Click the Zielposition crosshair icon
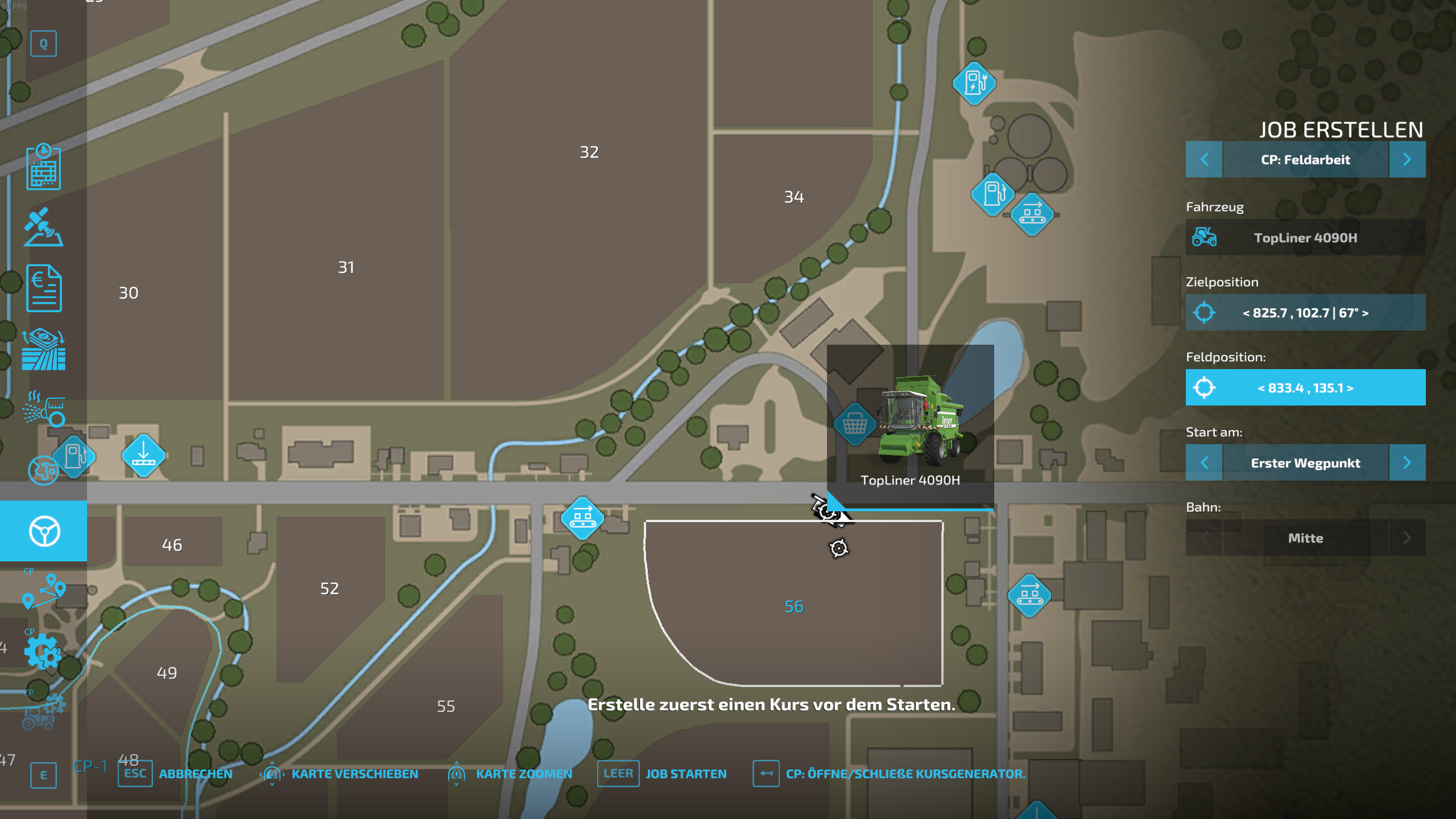 [1205, 312]
